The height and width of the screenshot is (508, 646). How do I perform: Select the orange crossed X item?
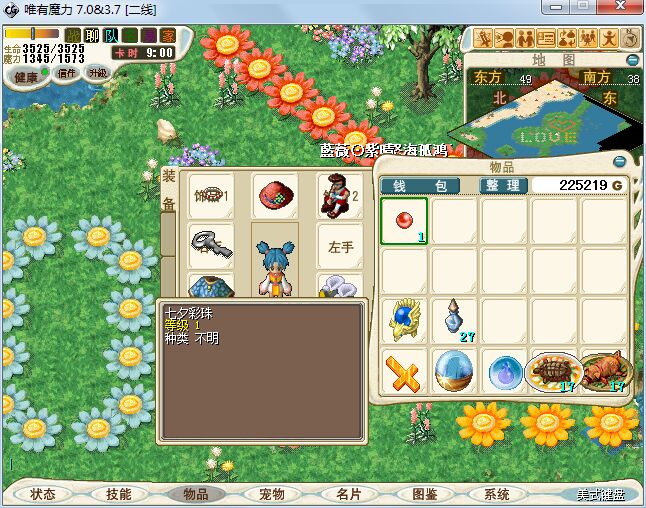click(x=404, y=372)
